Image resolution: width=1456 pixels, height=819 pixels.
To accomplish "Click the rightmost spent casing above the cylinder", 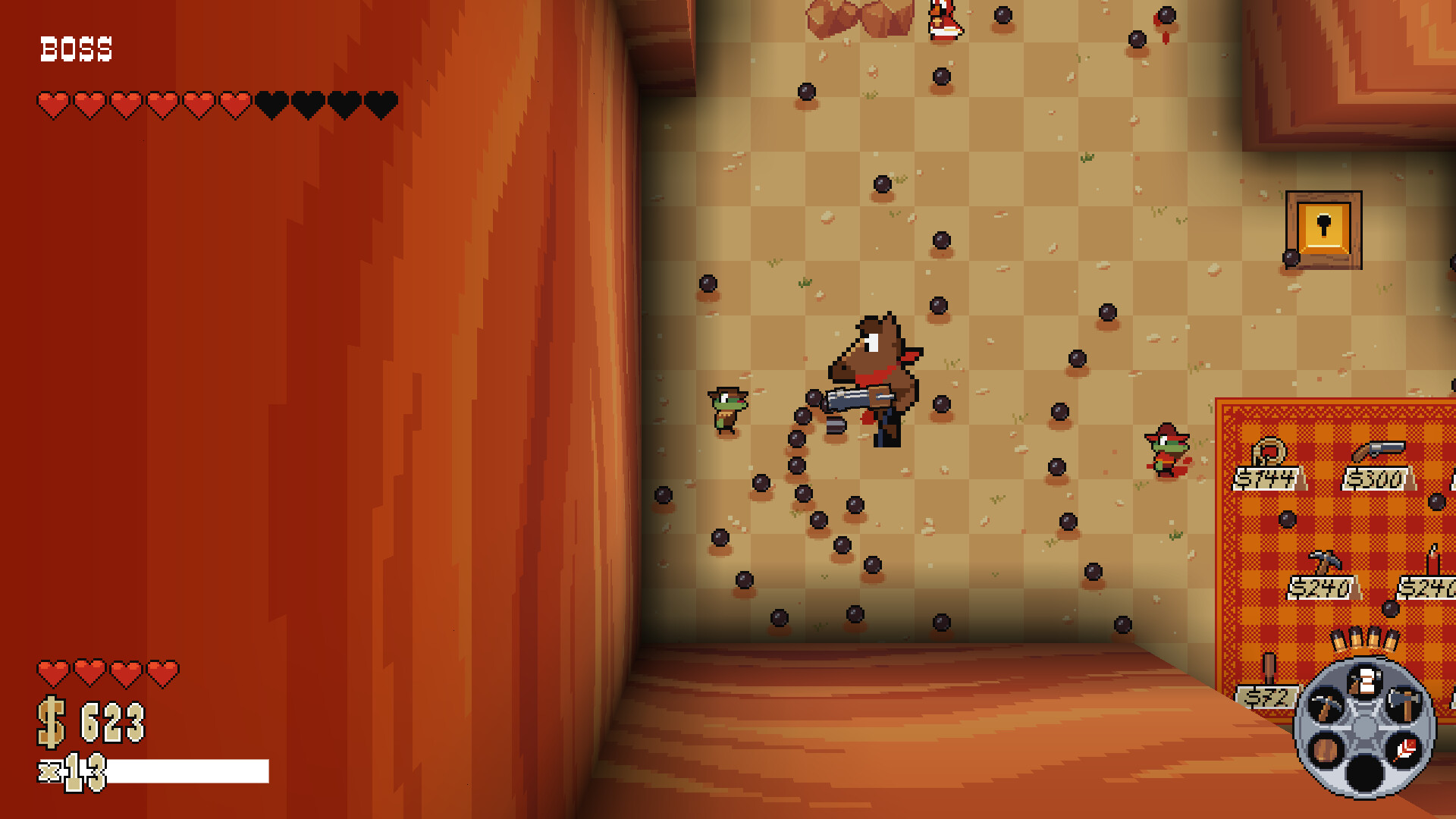I will click(x=1391, y=640).
